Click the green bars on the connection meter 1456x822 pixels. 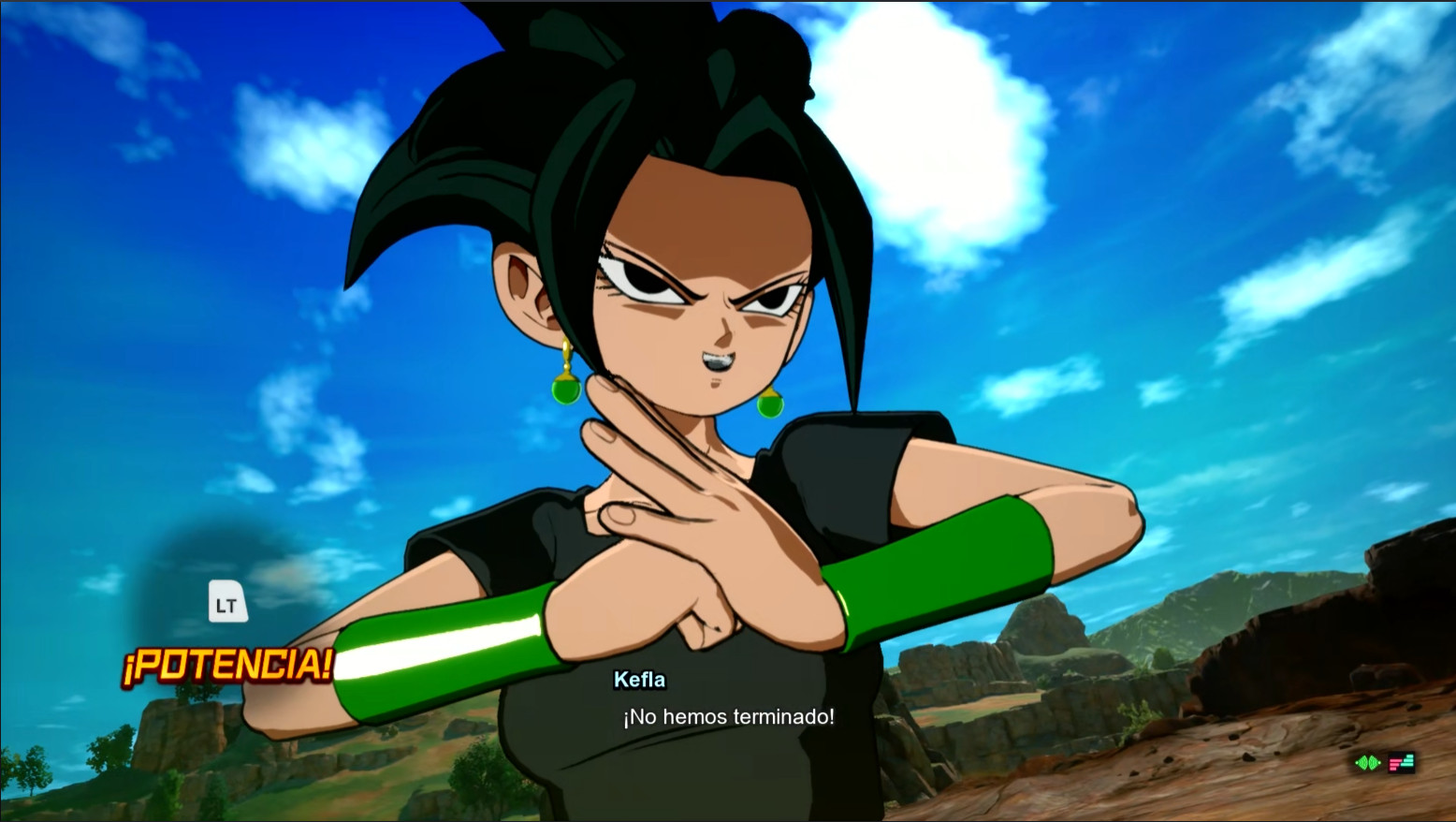click(x=1408, y=760)
